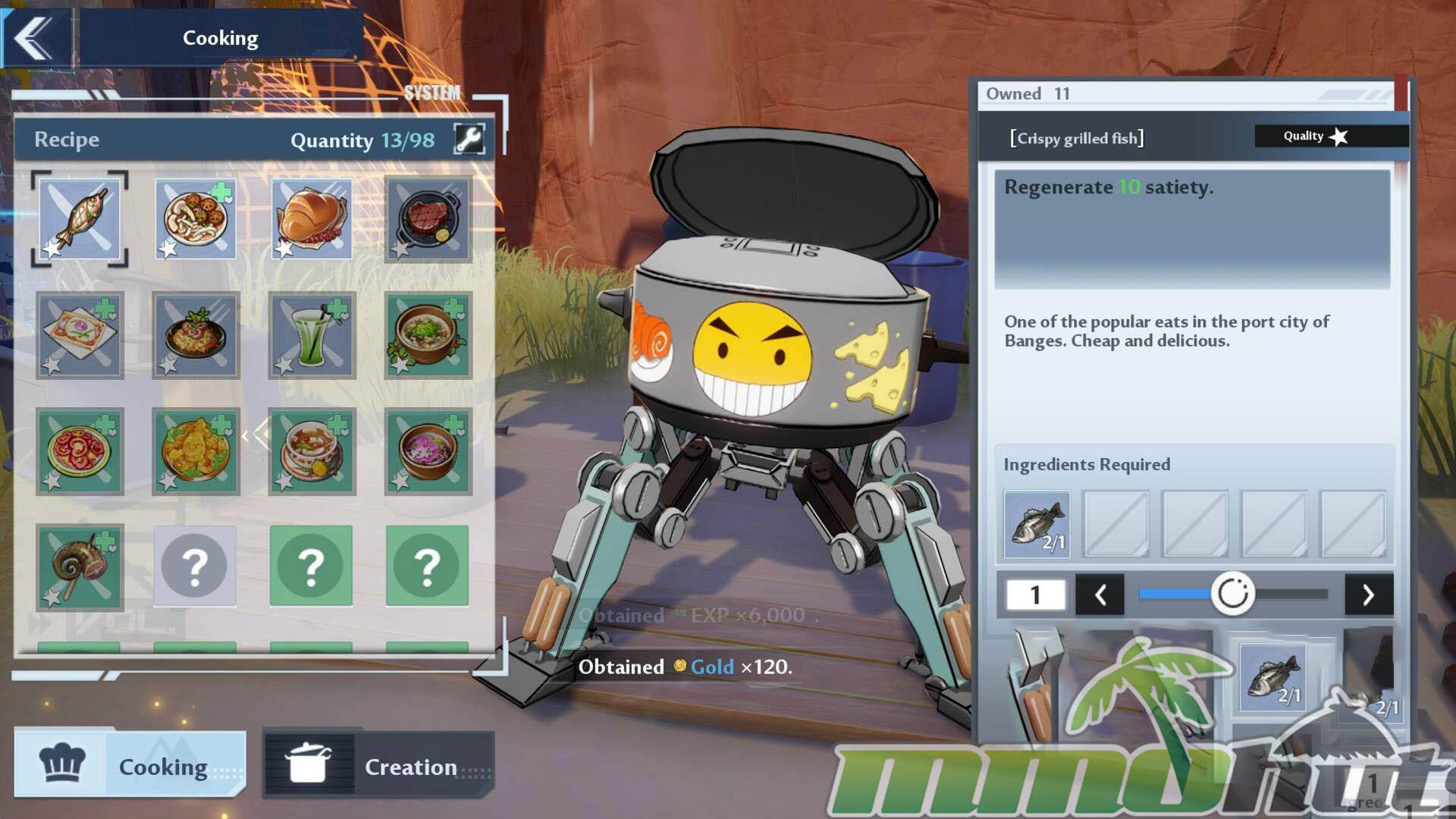Image resolution: width=1456 pixels, height=819 pixels.
Task: Switch to the Creation tab
Action: coord(378,766)
